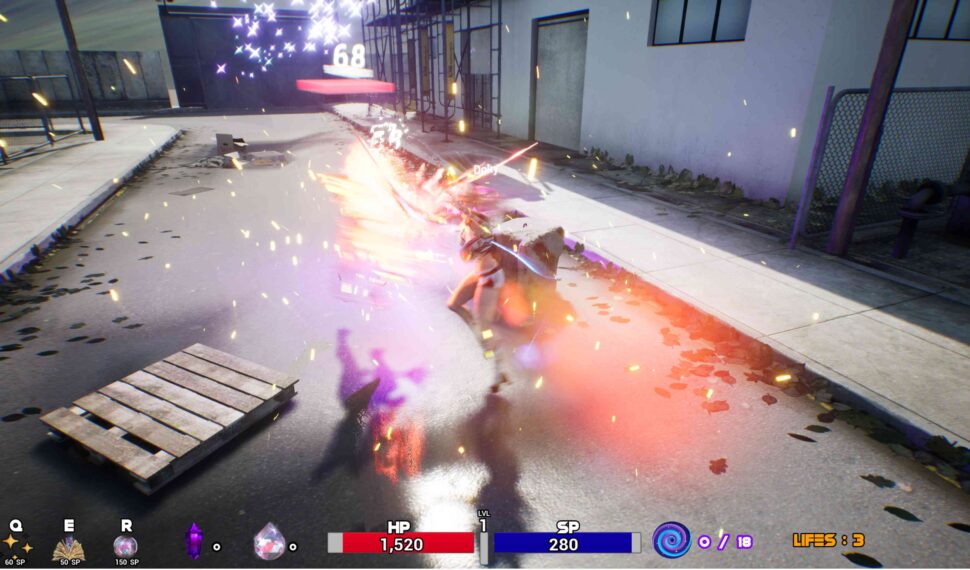Select the purple crystal item
Screen dimensions: 970x570
[x=194, y=541]
